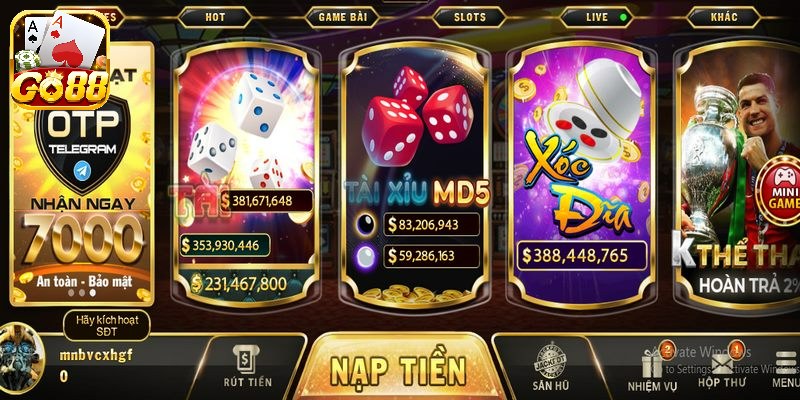Image resolution: width=800 pixels, height=400 pixels.
Task: Open the MENU button
Action: click(785, 366)
